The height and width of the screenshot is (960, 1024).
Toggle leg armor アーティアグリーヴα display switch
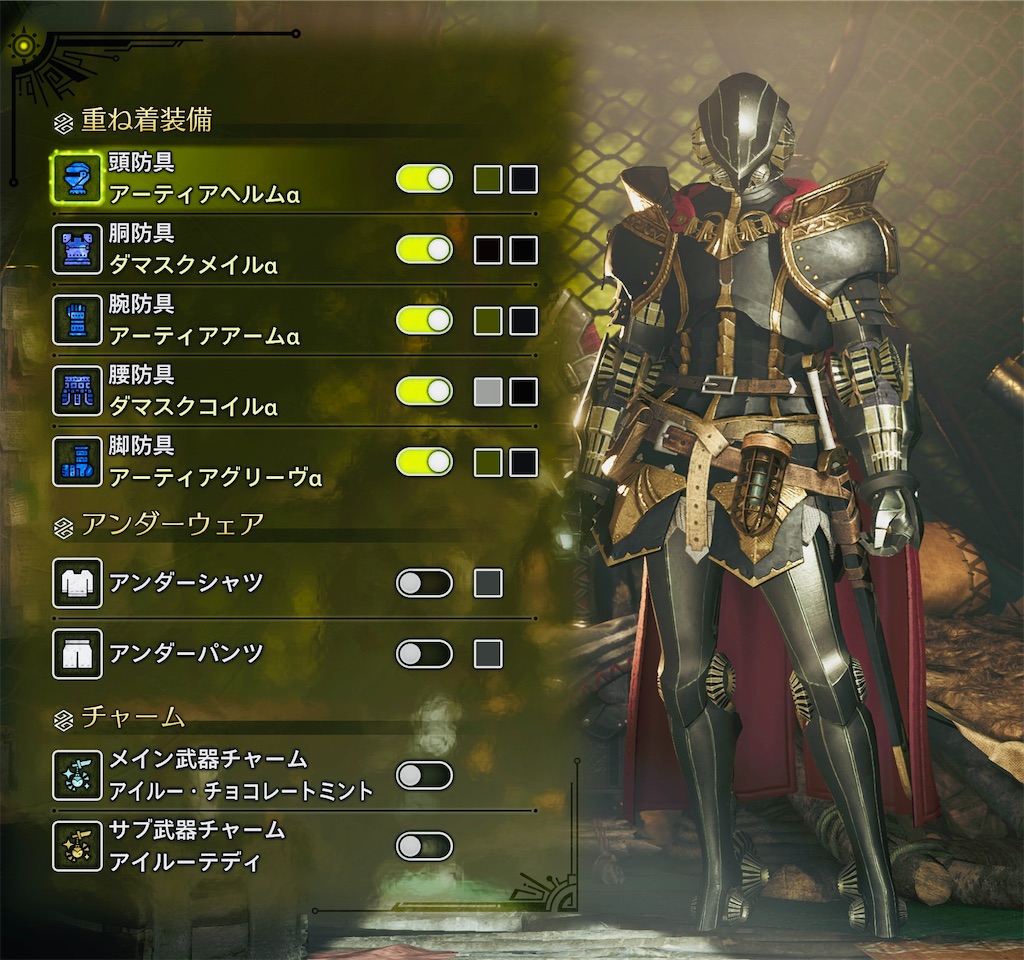pyautogui.click(x=424, y=462)
